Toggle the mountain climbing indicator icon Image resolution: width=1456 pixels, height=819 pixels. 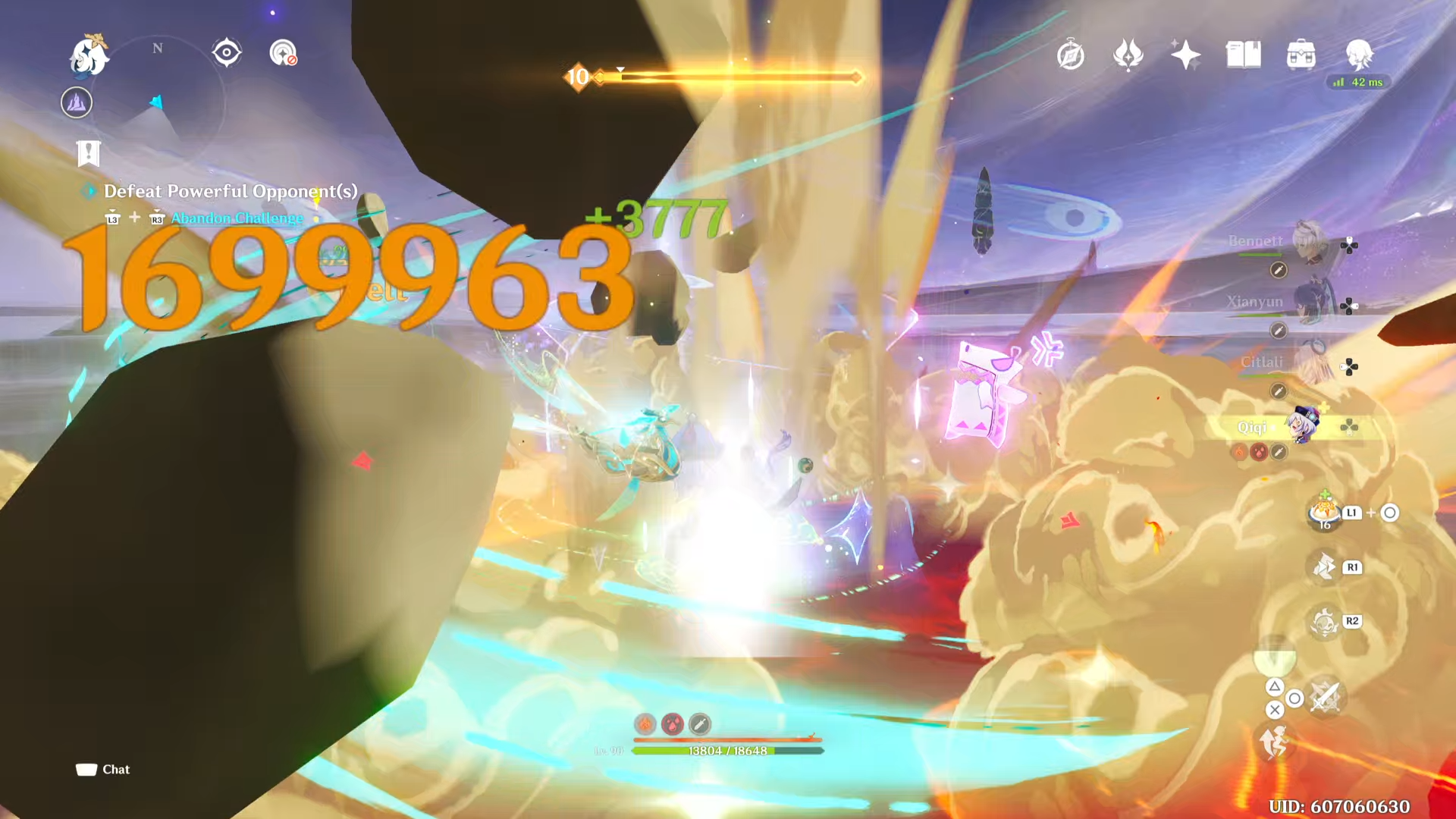75,102
